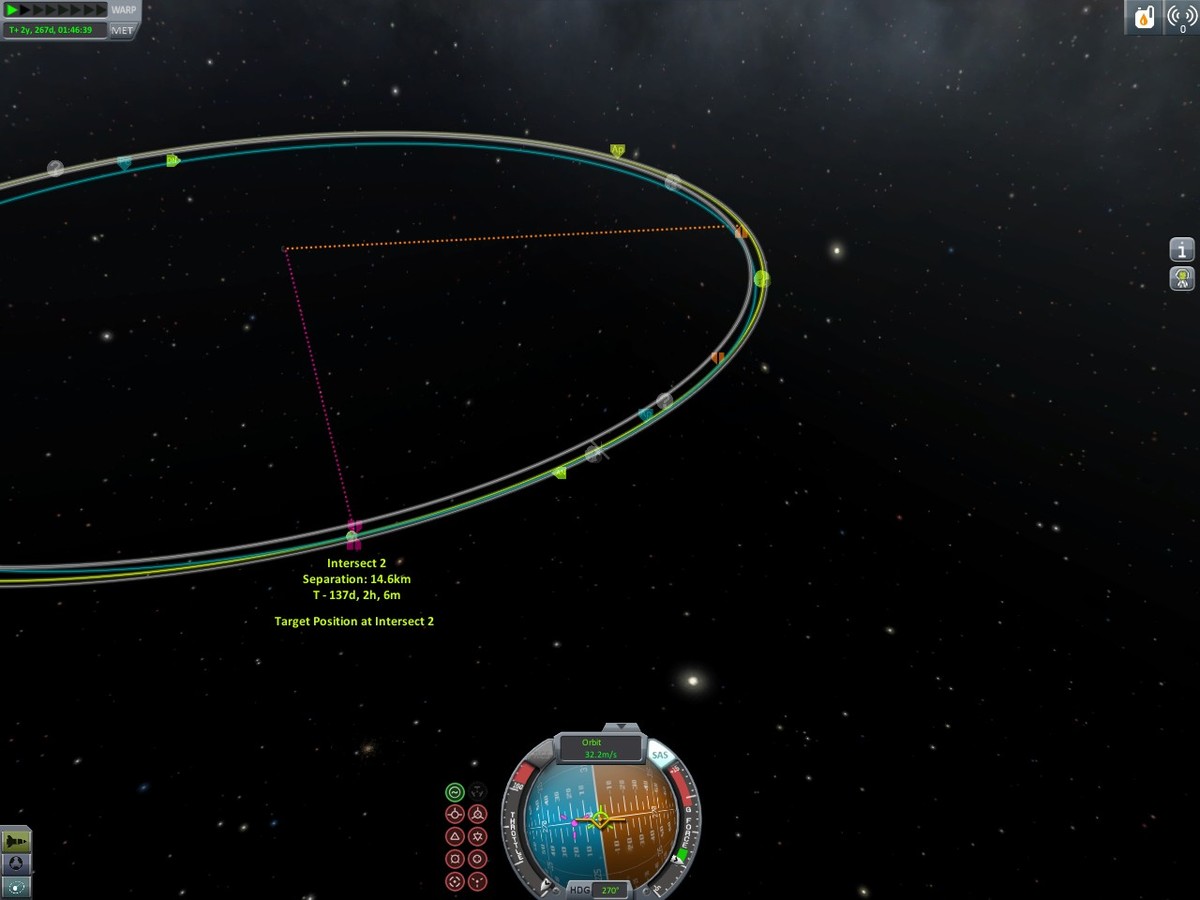Show the orbit info 'i' panel
Viewport: 1200px width, 900px height.
1182,249
